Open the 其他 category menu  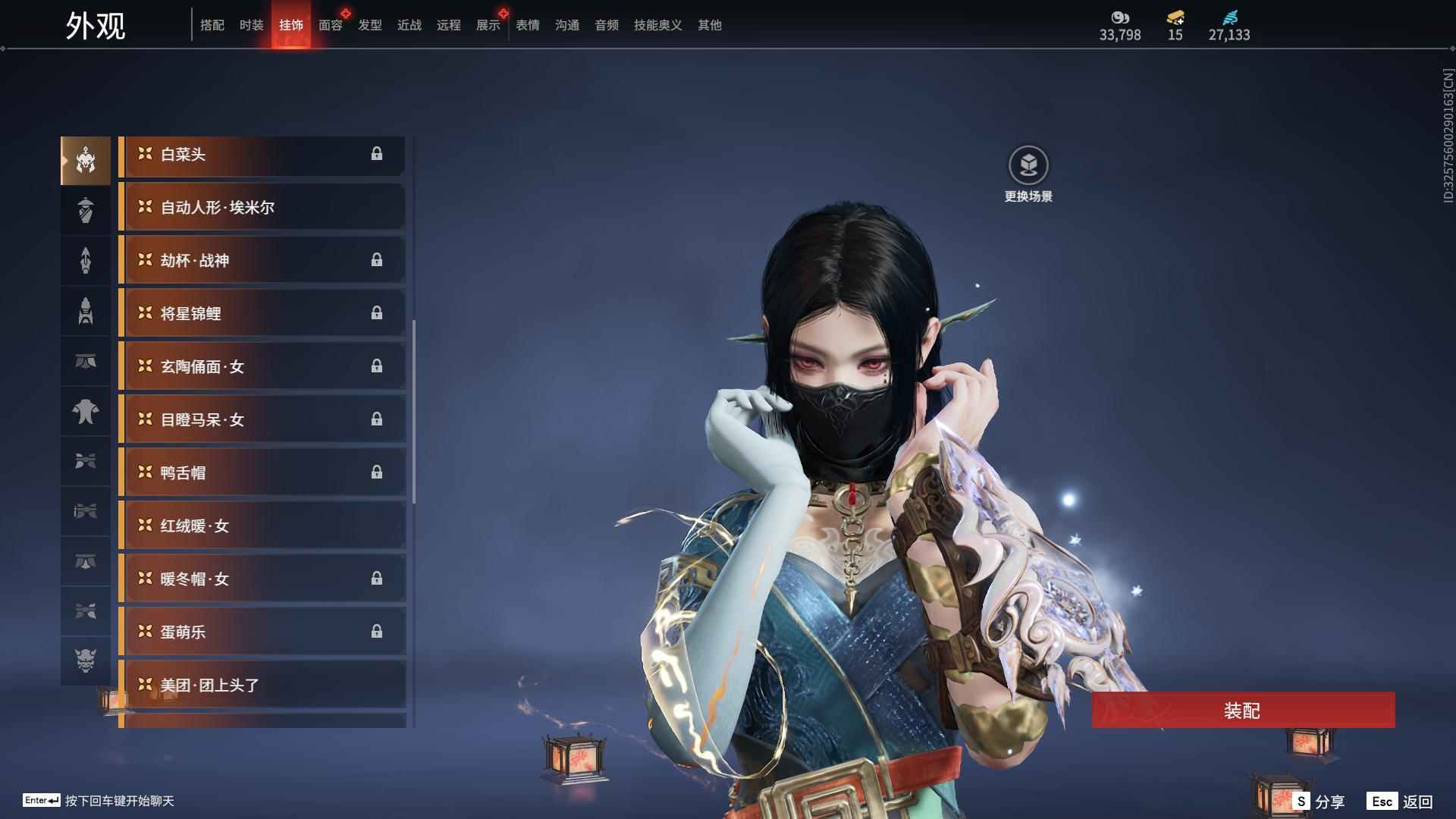(x=709, y=25)
